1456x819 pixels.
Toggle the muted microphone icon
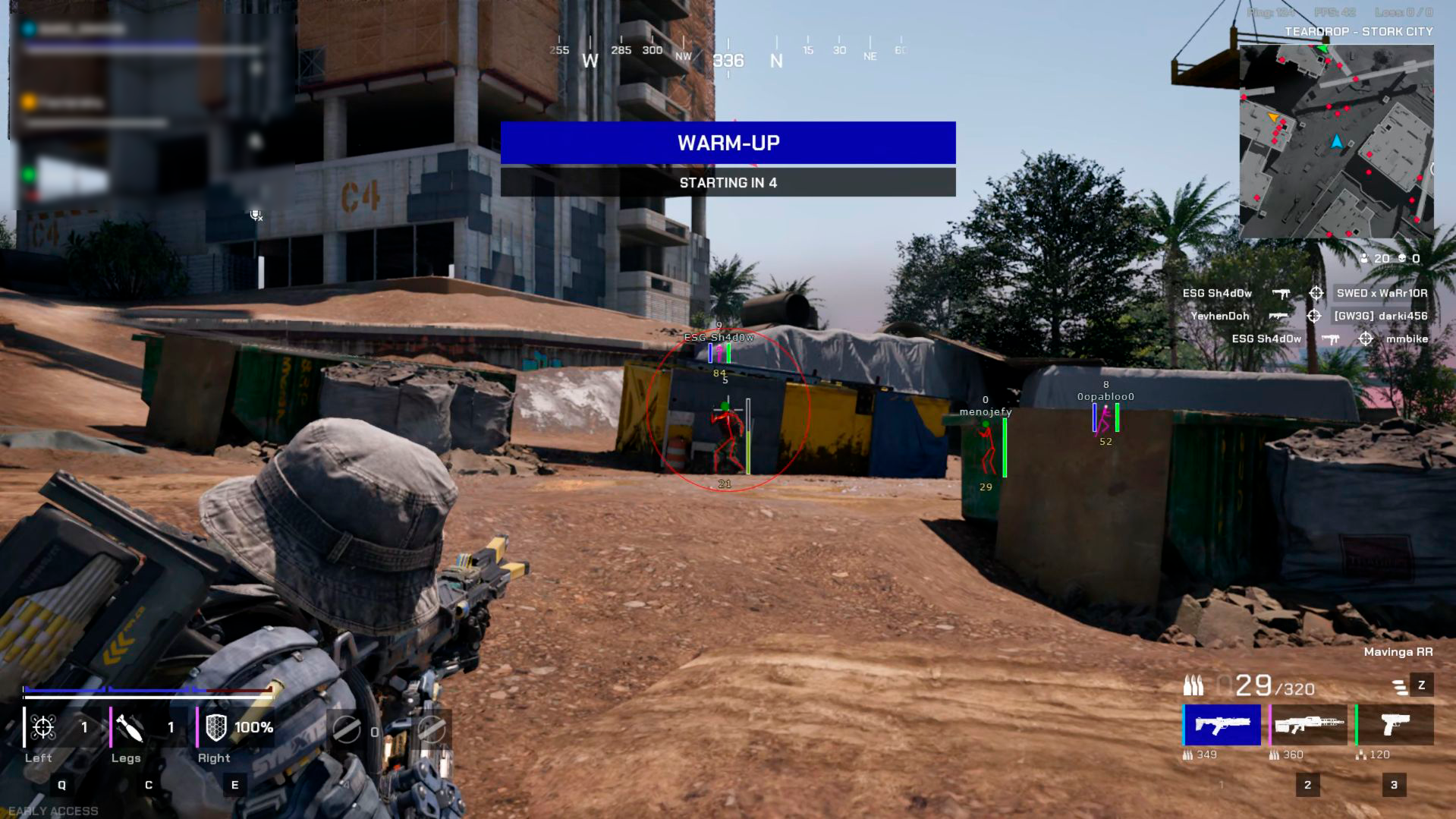[256, 216]
